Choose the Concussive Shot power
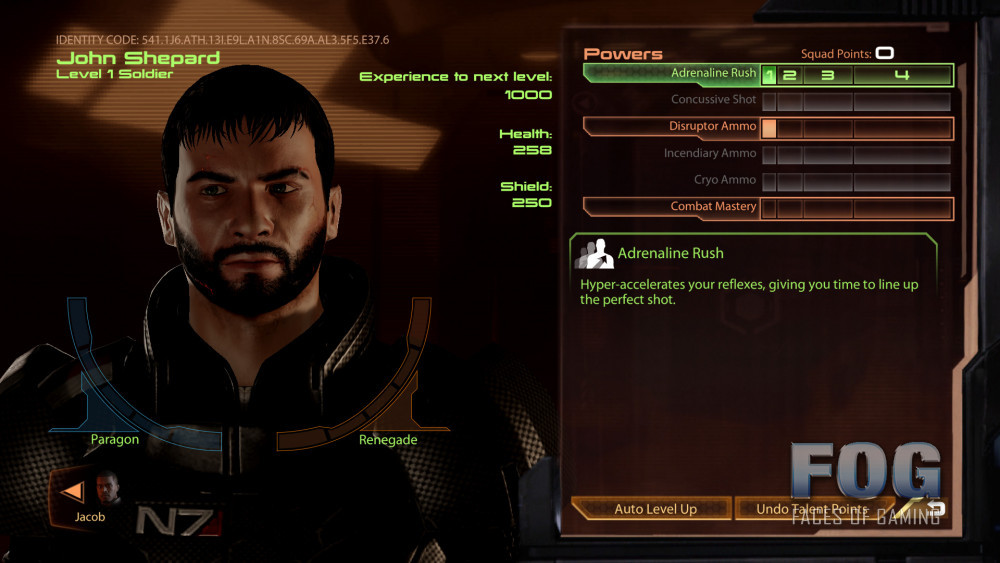Image resolution: width=1000 pixels, height=563 pixels. tap(714, 100)
